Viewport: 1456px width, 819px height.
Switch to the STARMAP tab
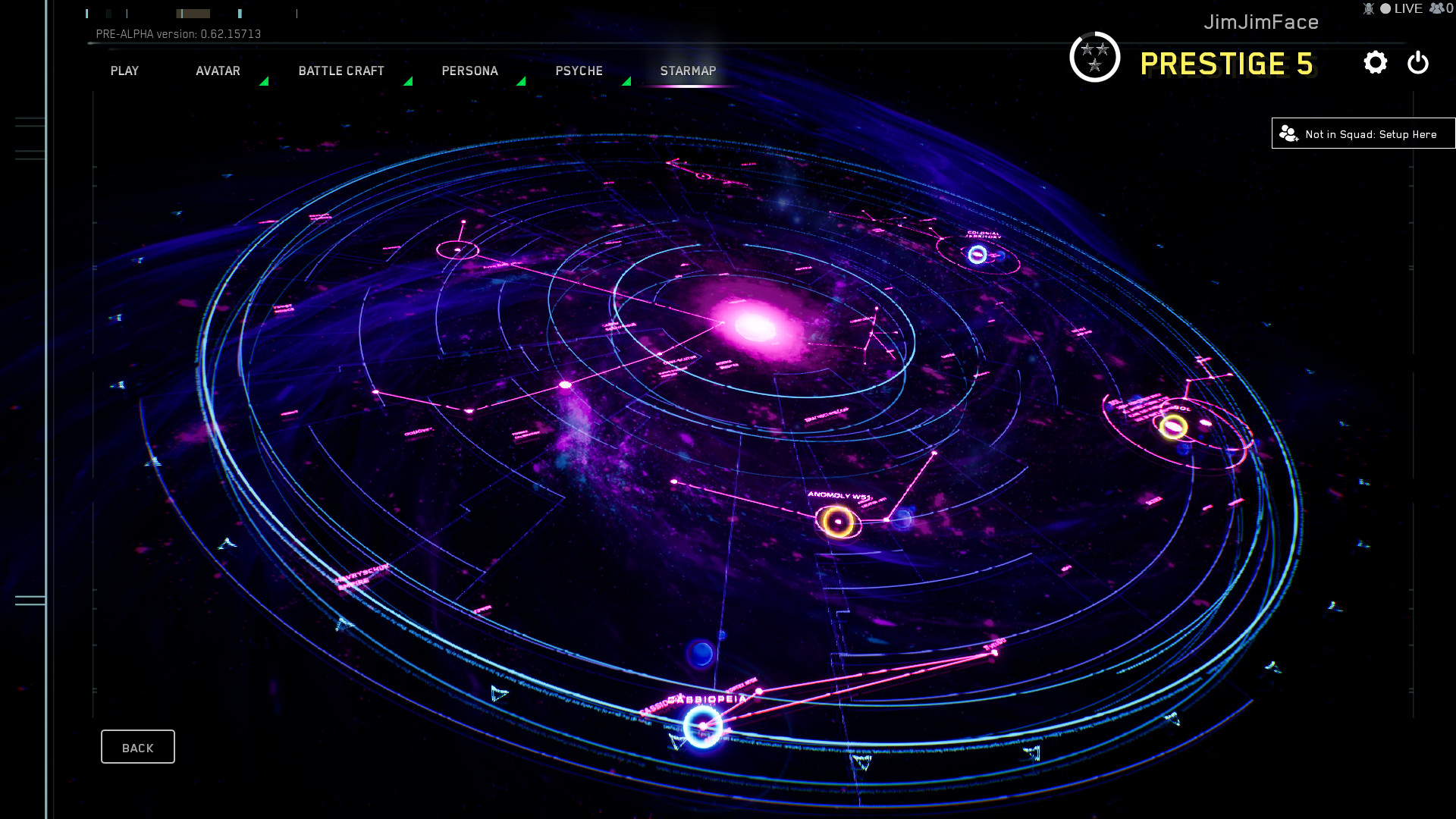pyautogui.click(x=688, y=71)
